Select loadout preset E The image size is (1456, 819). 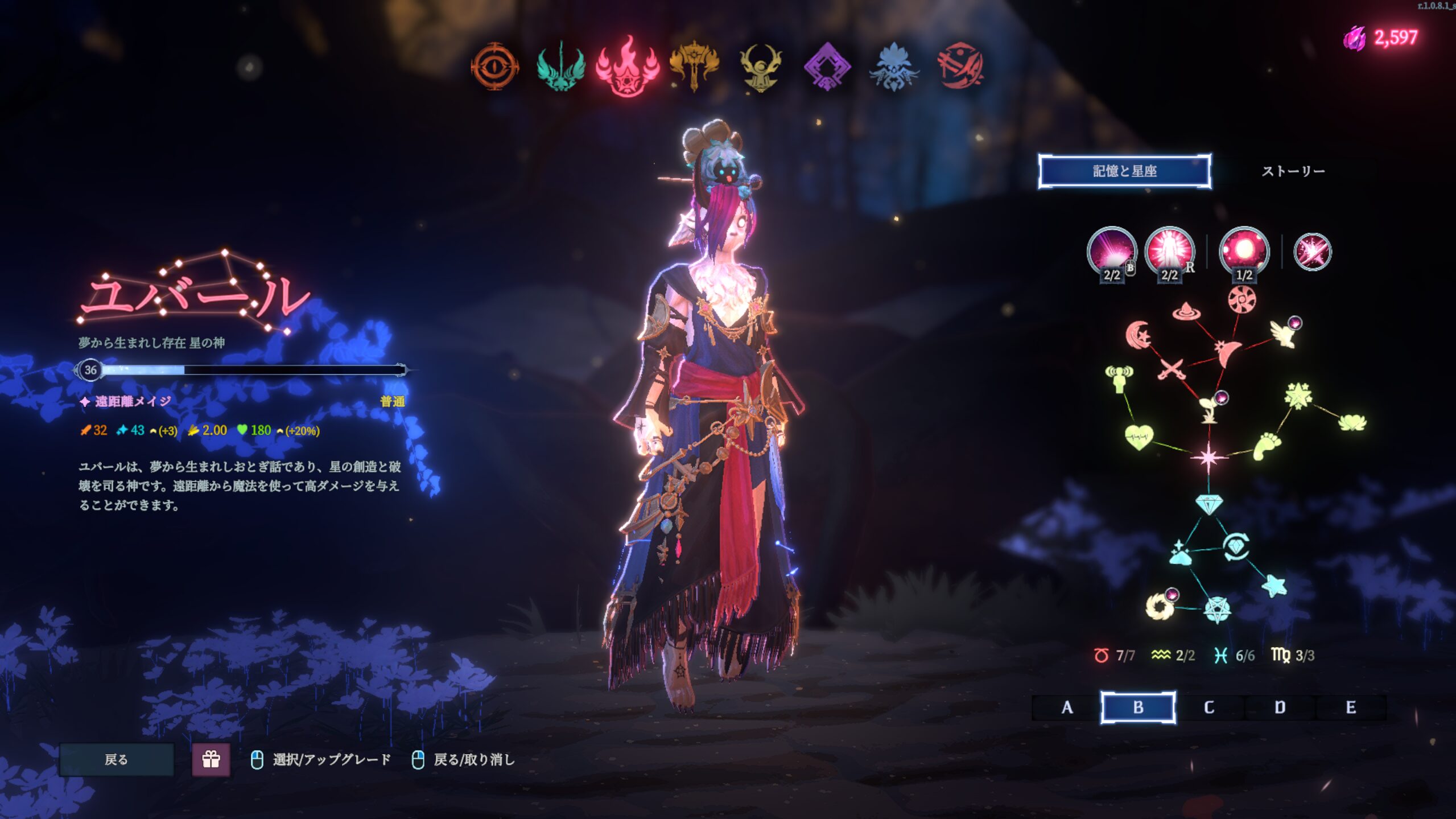[x=1351, y=707]
